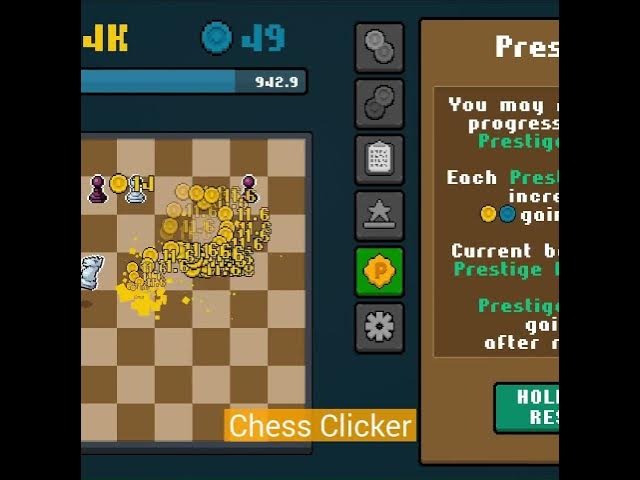Select the green Prestige tab
Image resolution: width=640 pixels, height=480 pixels.
tap(380, 271)
